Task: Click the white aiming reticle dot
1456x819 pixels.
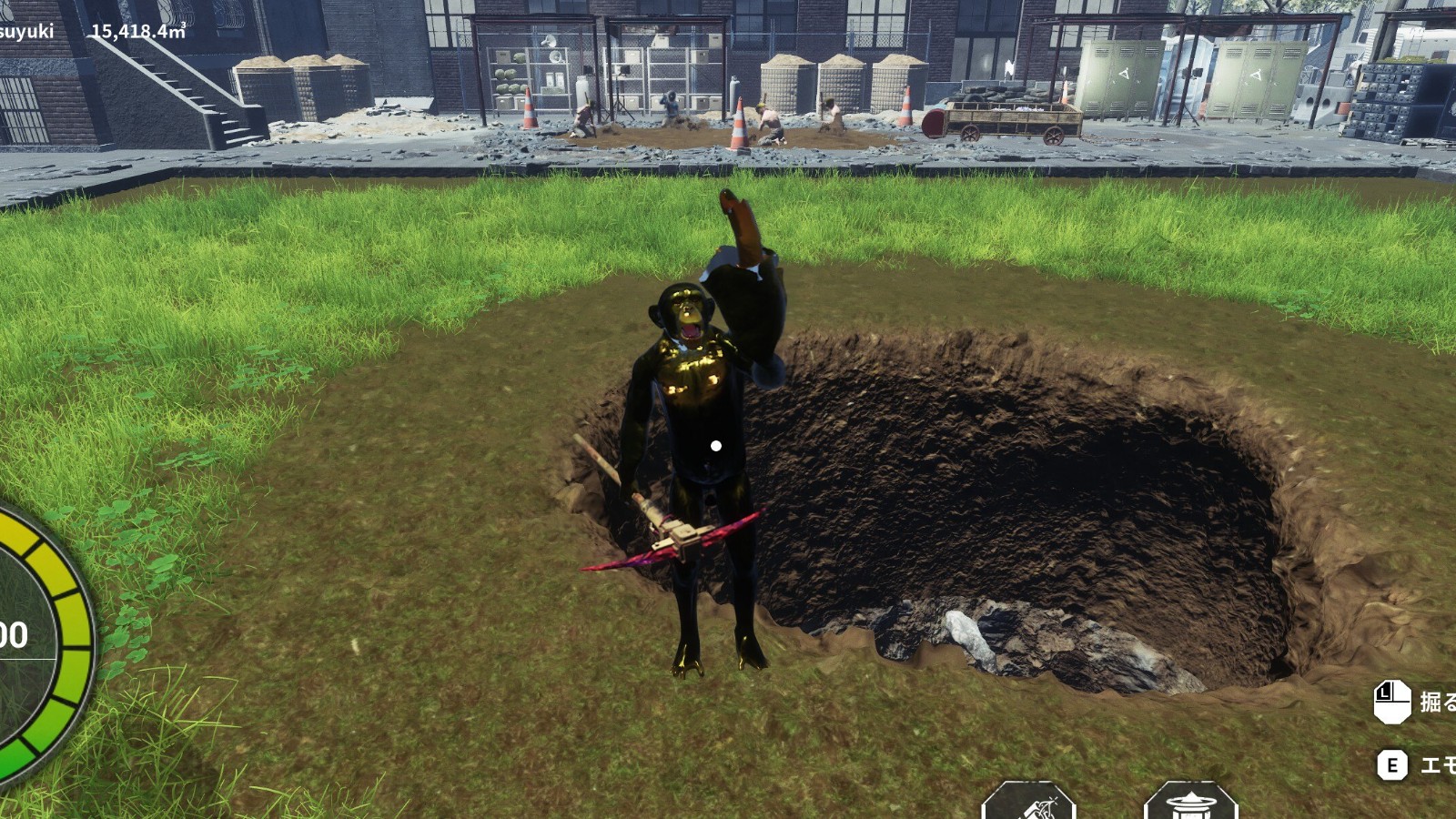Action: (x=716, y=446)
